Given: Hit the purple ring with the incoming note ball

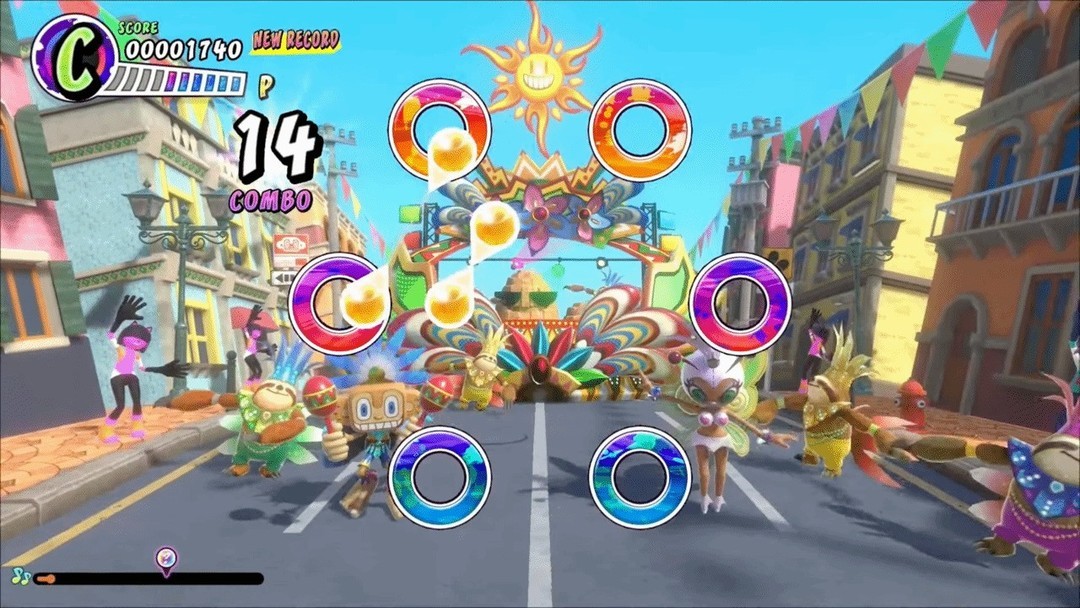Looking at the screenshot, I should (338, 302).
